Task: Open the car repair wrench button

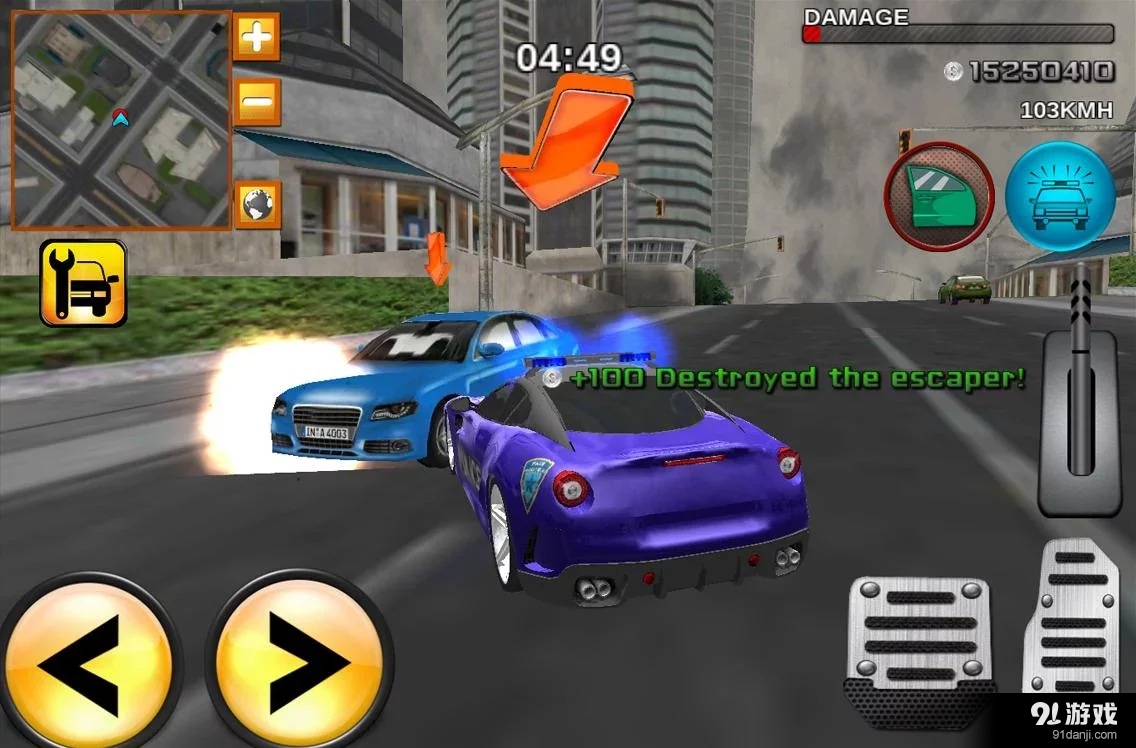Action: pos(84,283)
